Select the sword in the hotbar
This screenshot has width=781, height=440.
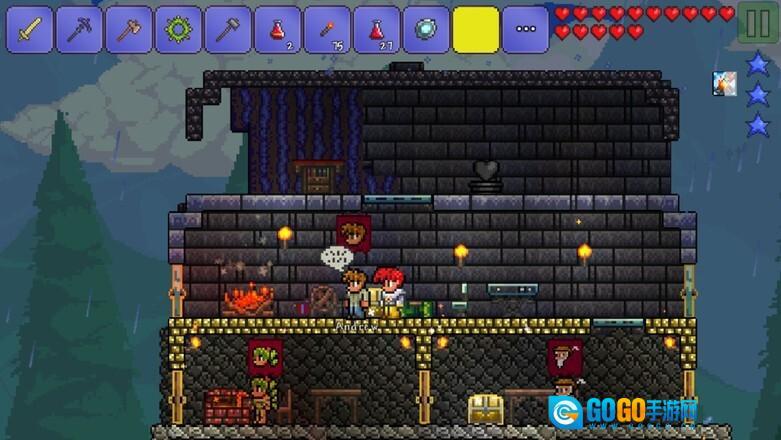31,30
